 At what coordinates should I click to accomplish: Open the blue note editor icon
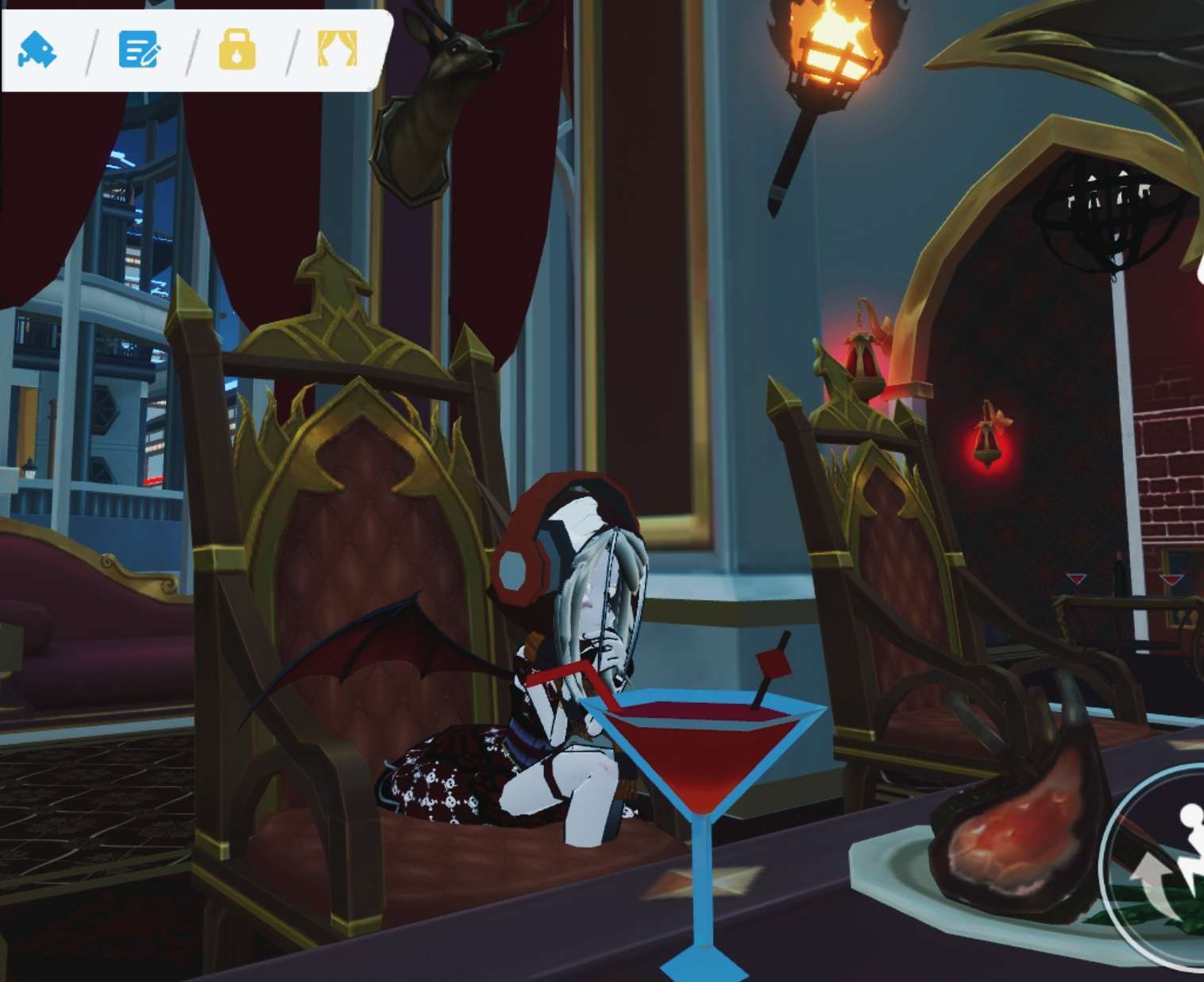tap(139, 49)
